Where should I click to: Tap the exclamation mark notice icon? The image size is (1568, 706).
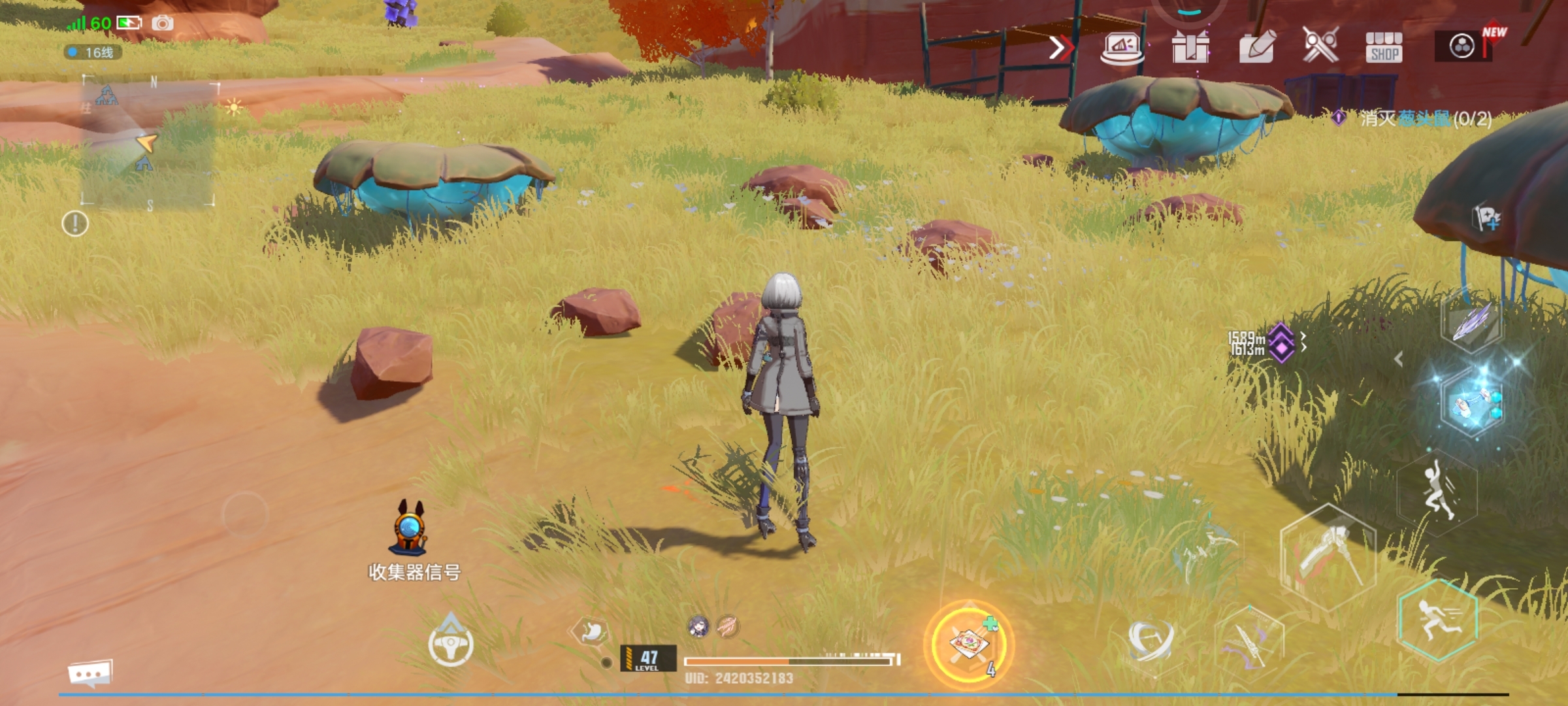75,224
